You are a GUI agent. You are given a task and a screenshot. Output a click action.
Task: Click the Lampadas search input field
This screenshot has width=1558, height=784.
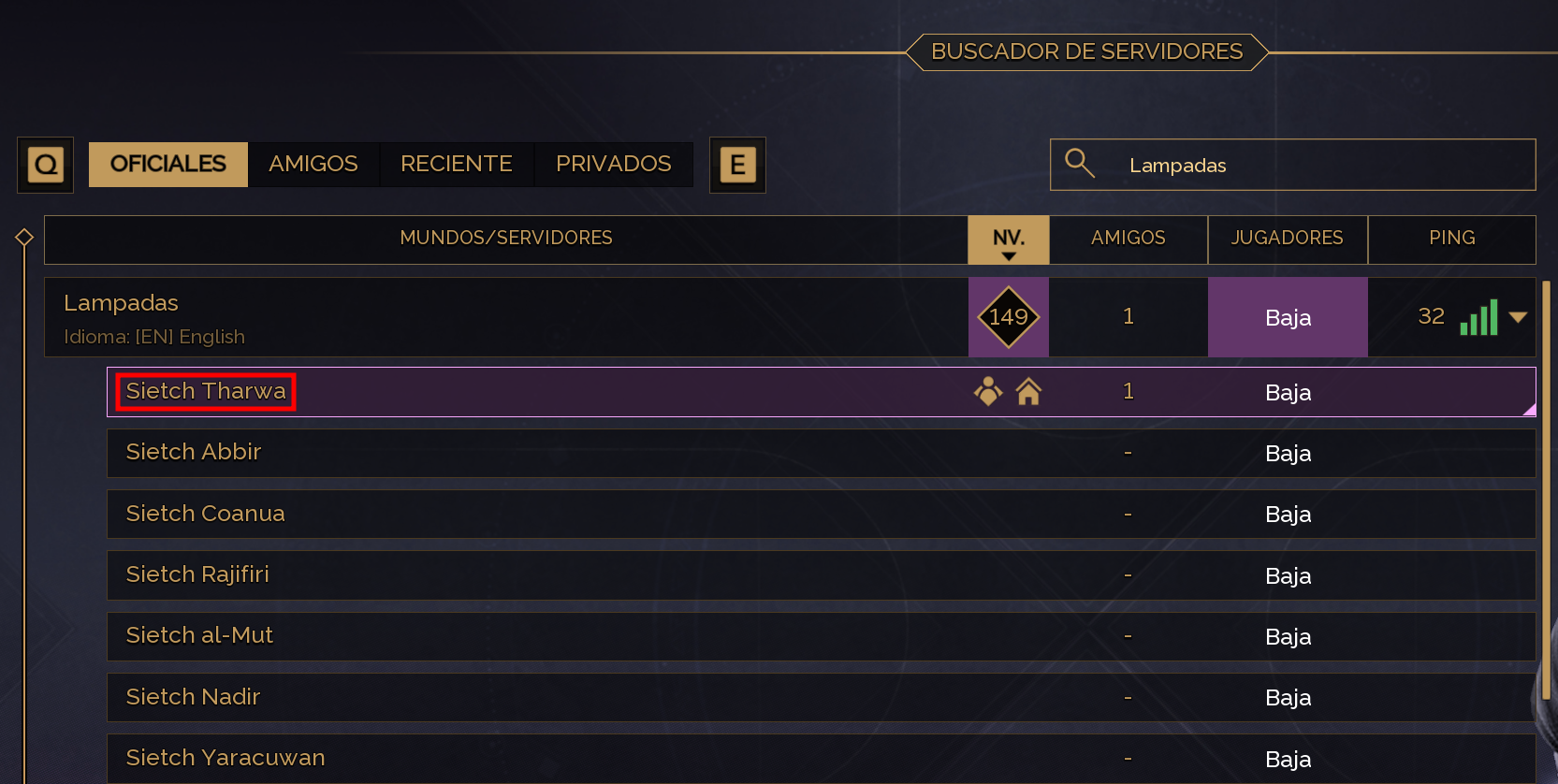pos(1291,165)
